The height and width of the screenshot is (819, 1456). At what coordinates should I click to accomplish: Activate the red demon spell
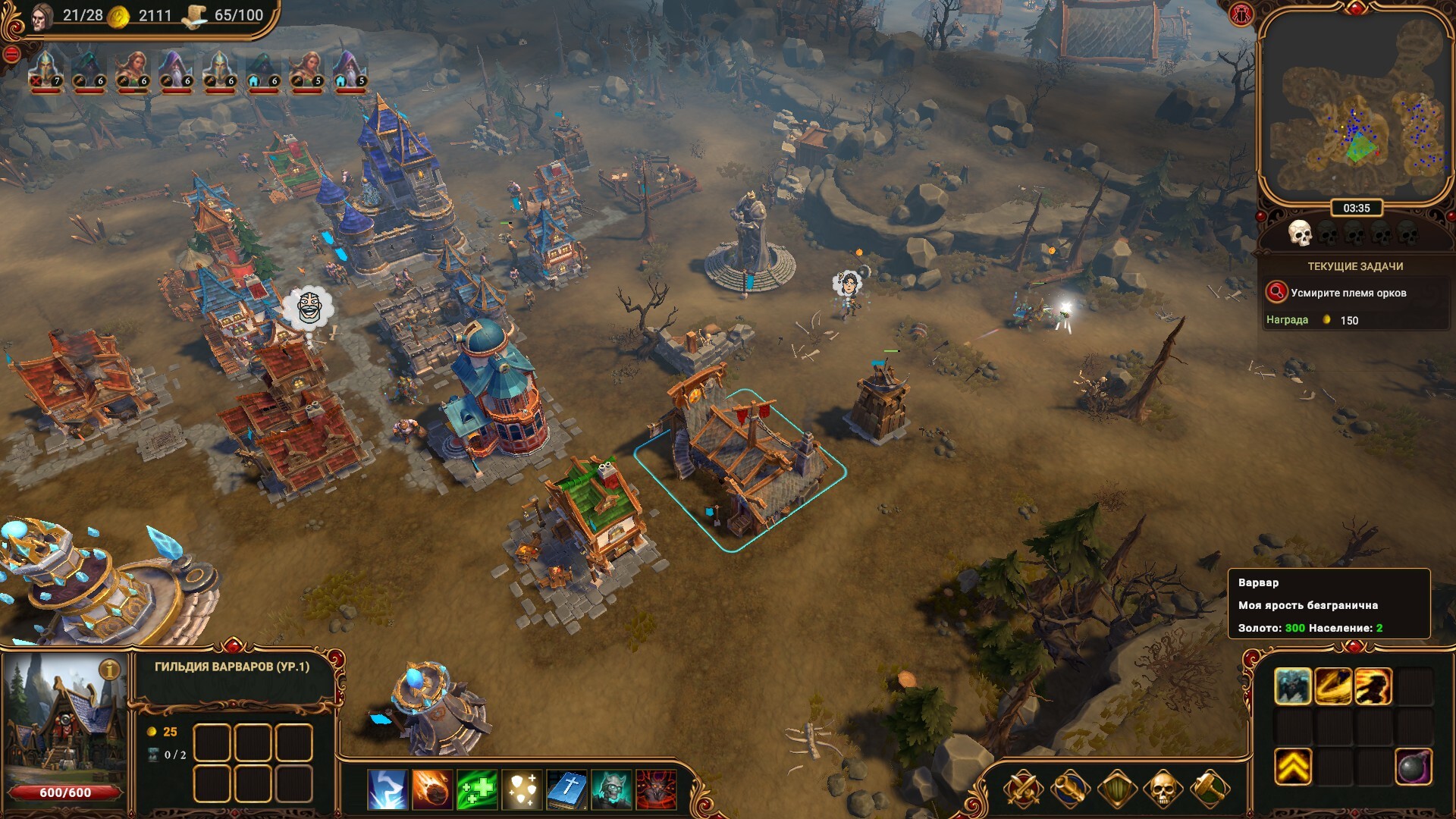click(656, 789)
